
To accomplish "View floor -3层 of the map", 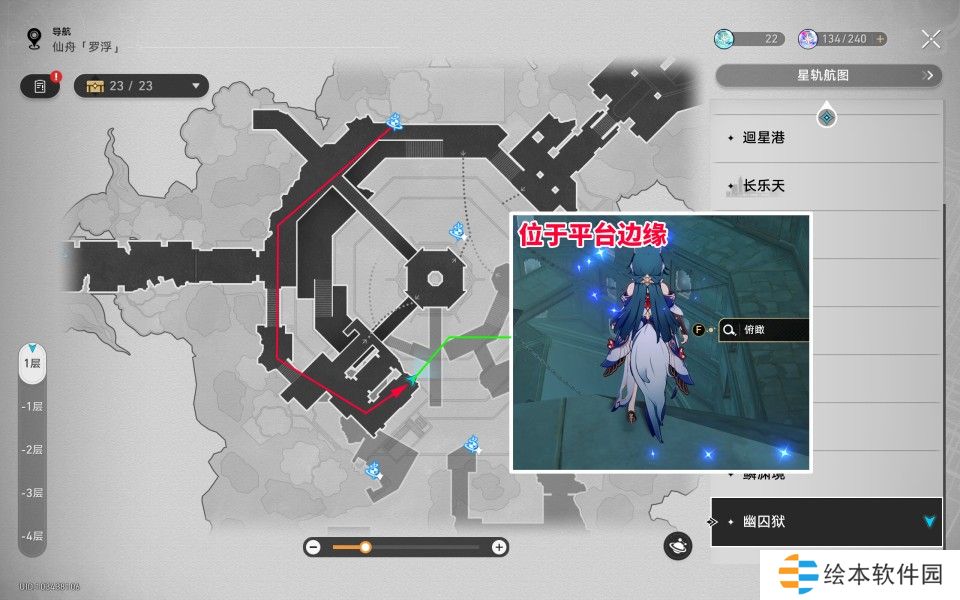I will point(33,492).
